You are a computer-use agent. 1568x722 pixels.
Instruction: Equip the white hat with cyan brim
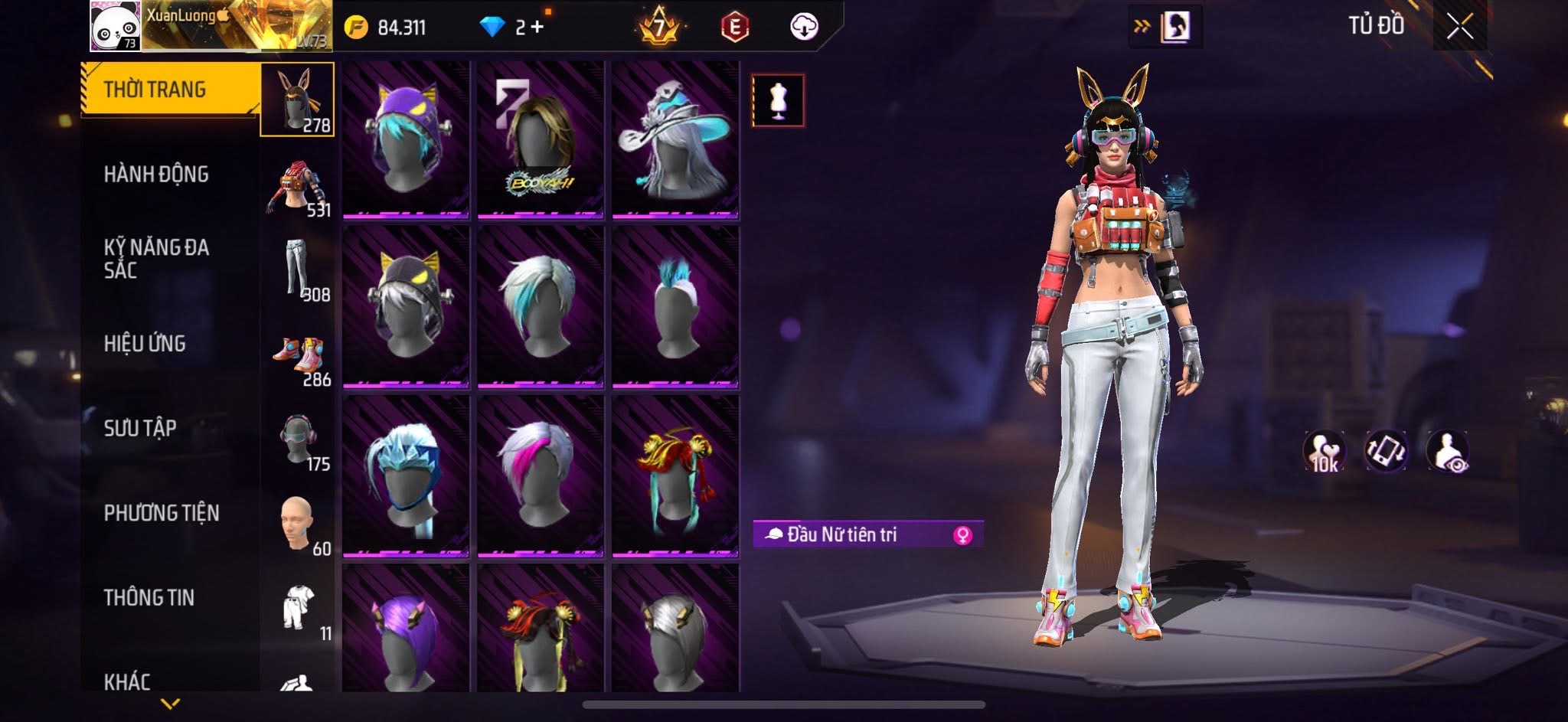675,139
